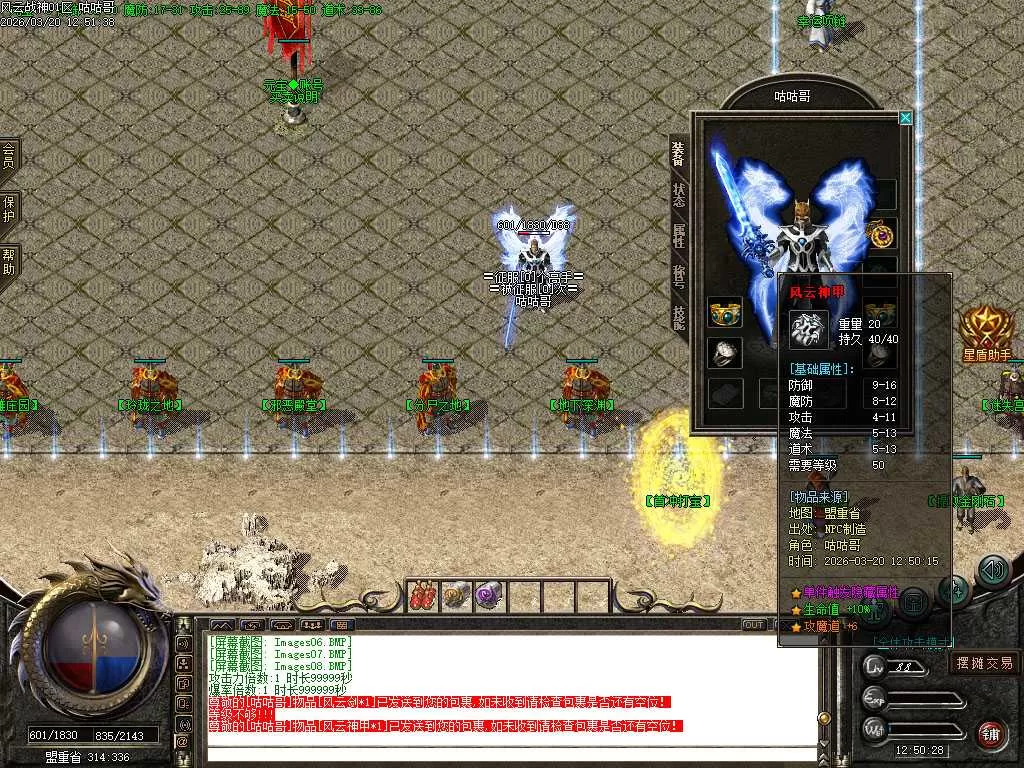1024x768 pixels.
Task: Use the purple scroll in the hotbar
Action: click(x=488, y=596)
